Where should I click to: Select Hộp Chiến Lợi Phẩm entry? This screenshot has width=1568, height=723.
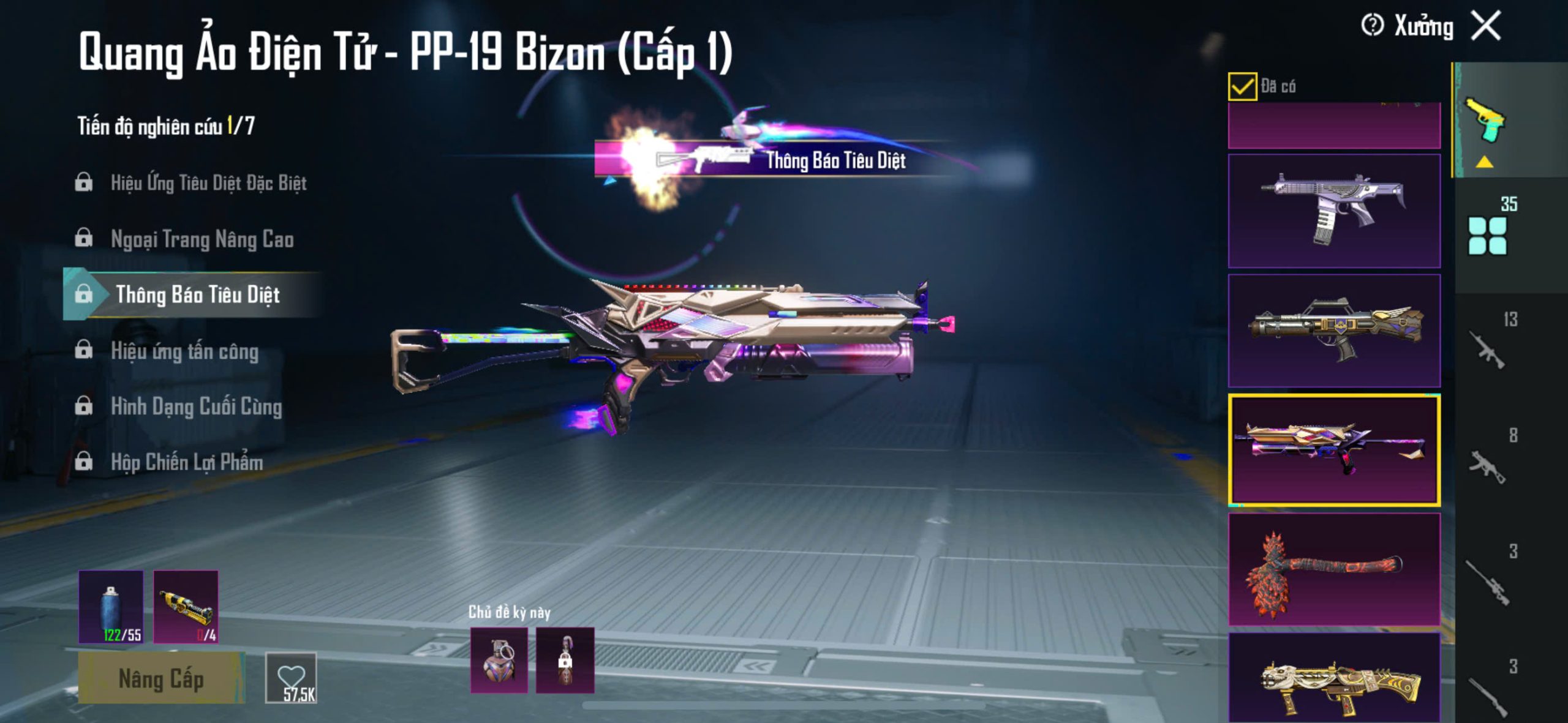(187, 462)
